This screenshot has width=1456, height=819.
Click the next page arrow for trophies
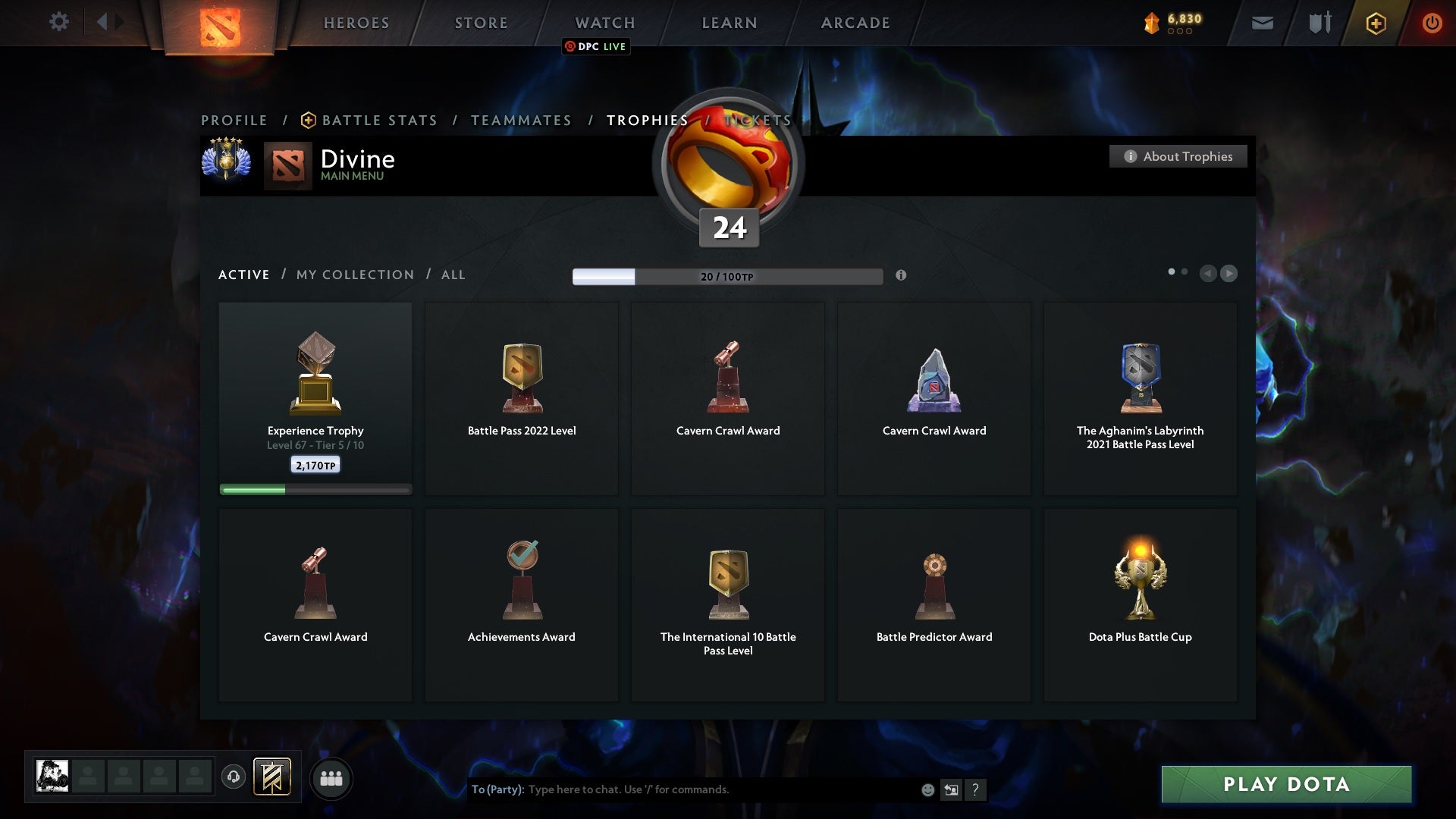click(1228, 274)
